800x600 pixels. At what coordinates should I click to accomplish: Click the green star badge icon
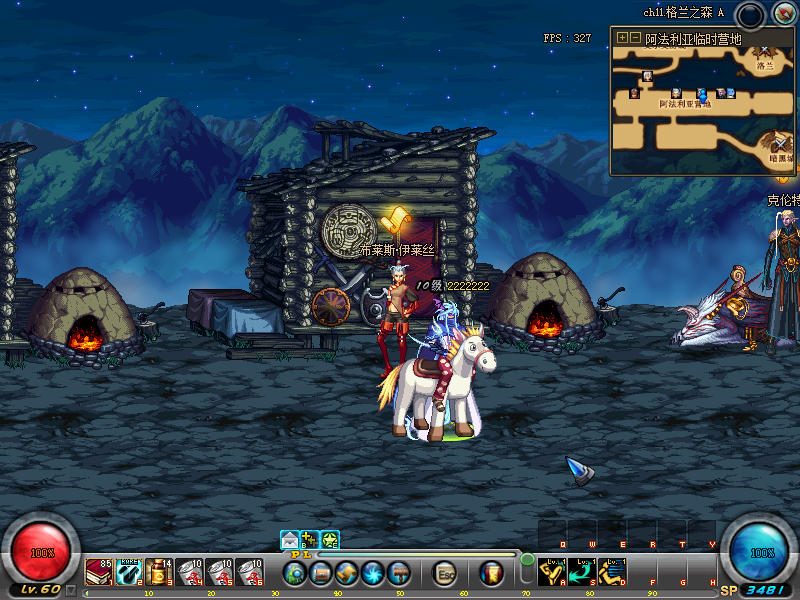(330, 540)
